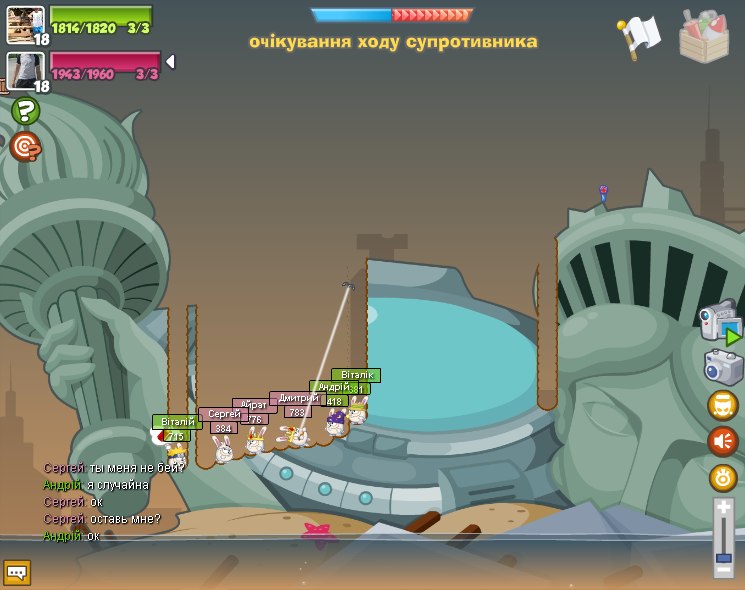Open the green question mark help
745x590 pixels.
pos(26,111)
